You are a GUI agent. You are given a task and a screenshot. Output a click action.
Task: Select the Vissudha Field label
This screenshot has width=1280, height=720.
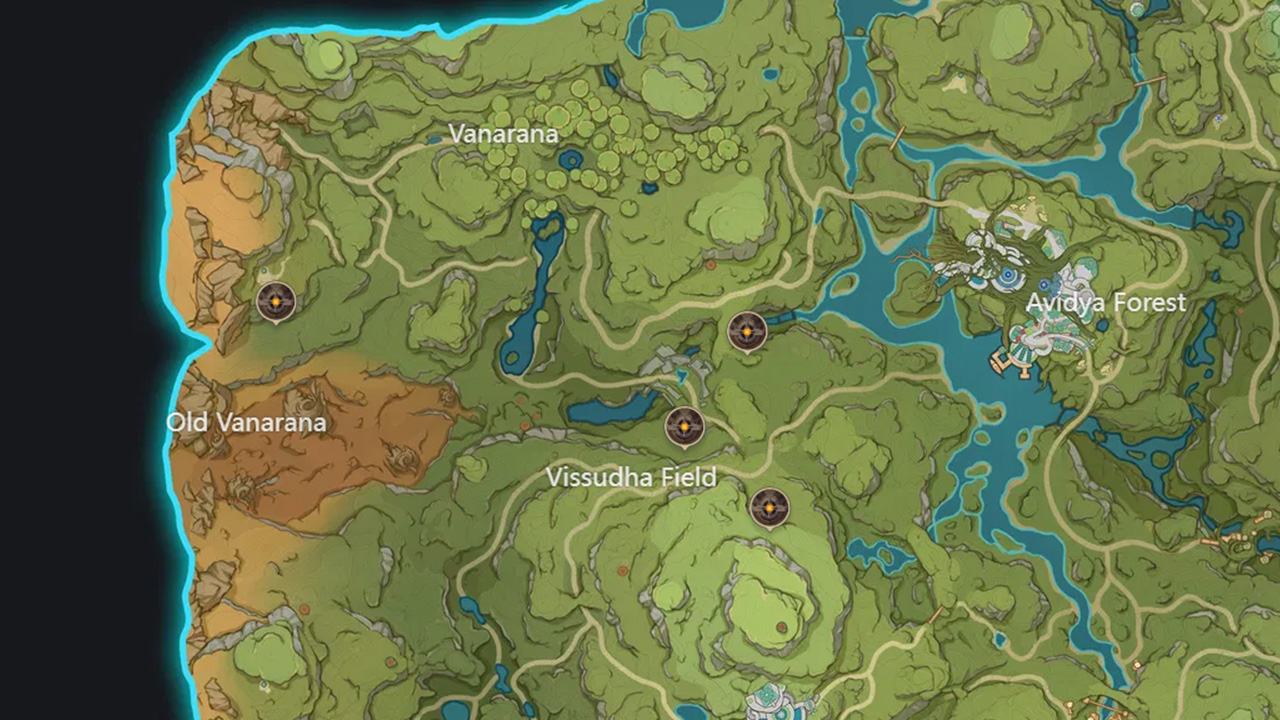click(631, 477)
